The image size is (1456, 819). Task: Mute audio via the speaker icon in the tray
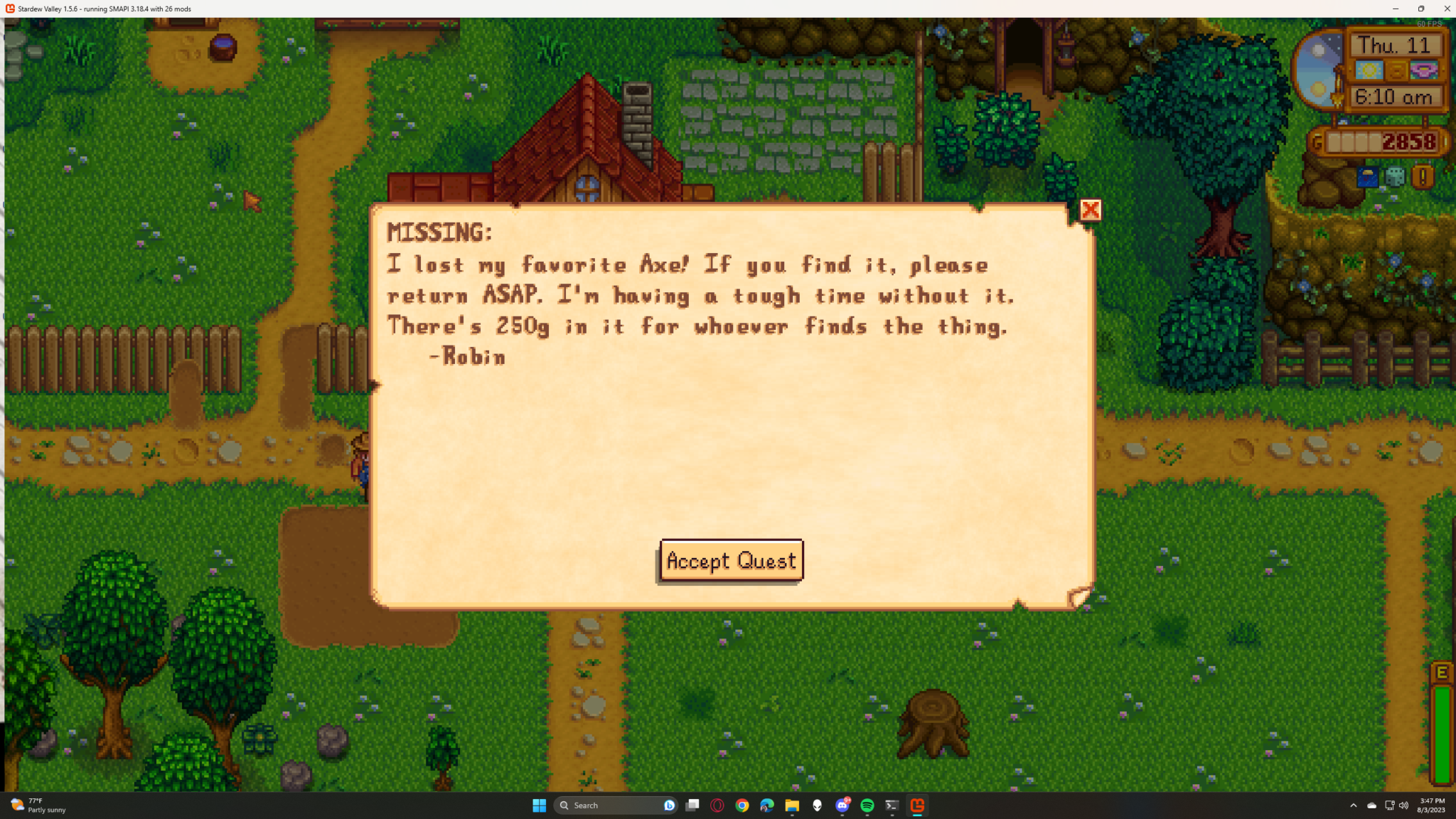click(x=1404, y=805)
